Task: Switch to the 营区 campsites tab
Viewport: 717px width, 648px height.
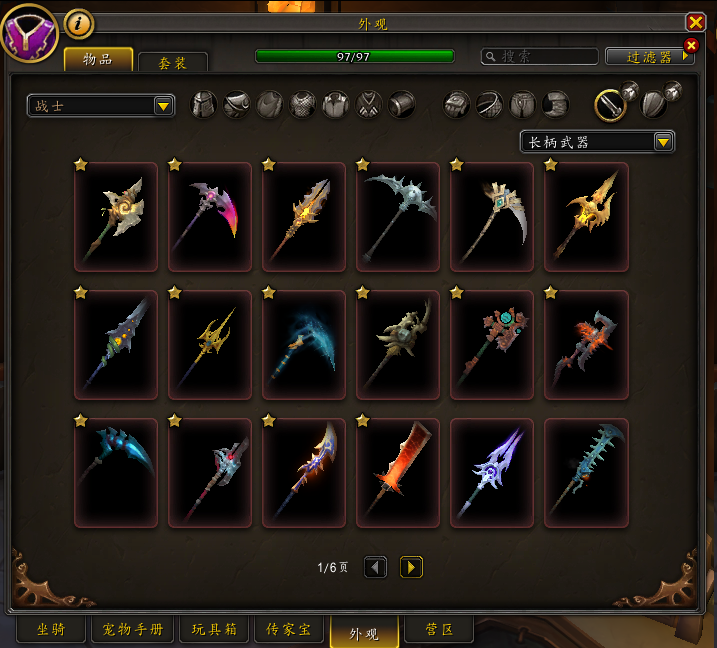Action: 439,630
